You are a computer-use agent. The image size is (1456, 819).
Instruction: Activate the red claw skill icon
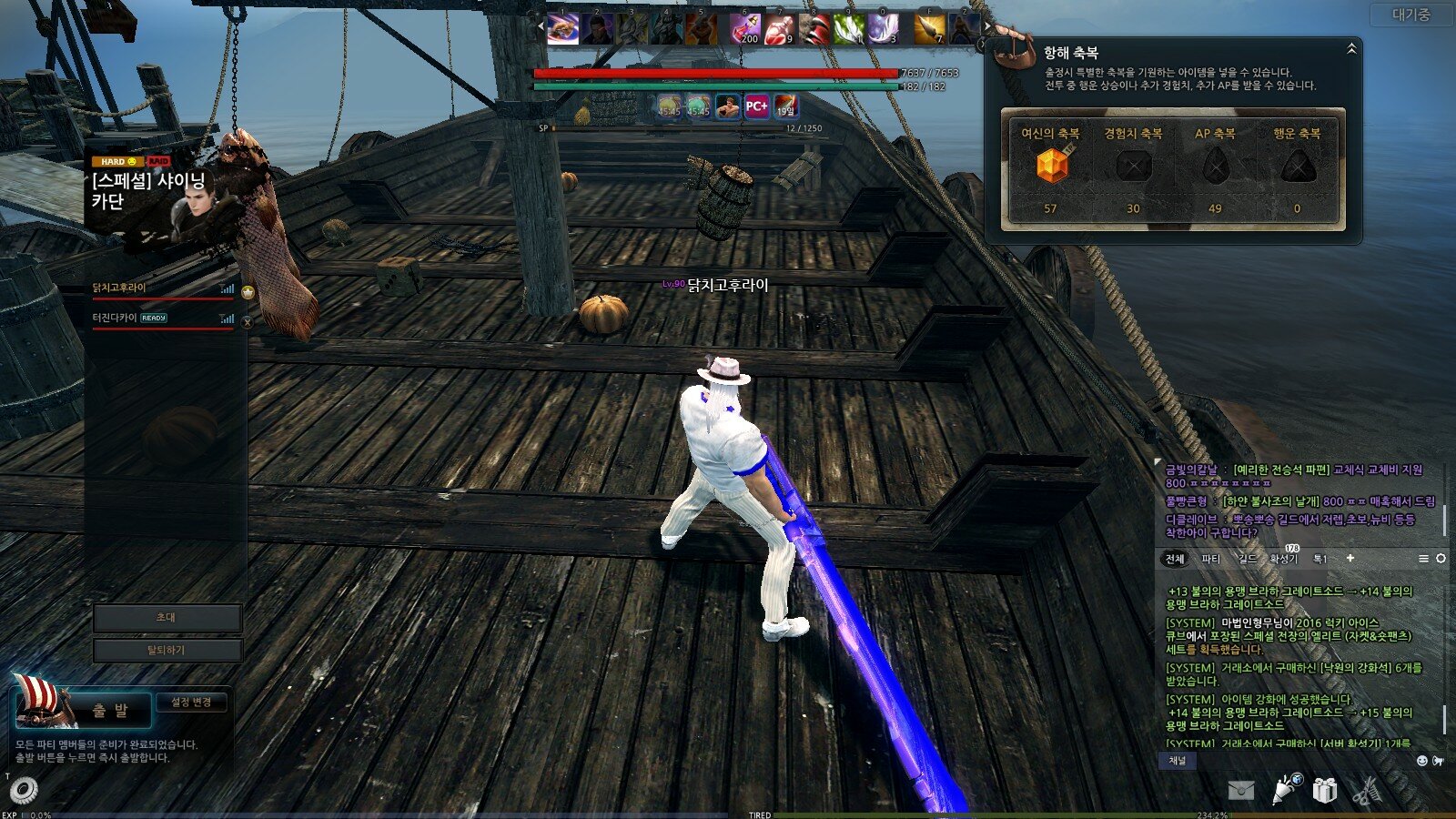tap(814, 29)
